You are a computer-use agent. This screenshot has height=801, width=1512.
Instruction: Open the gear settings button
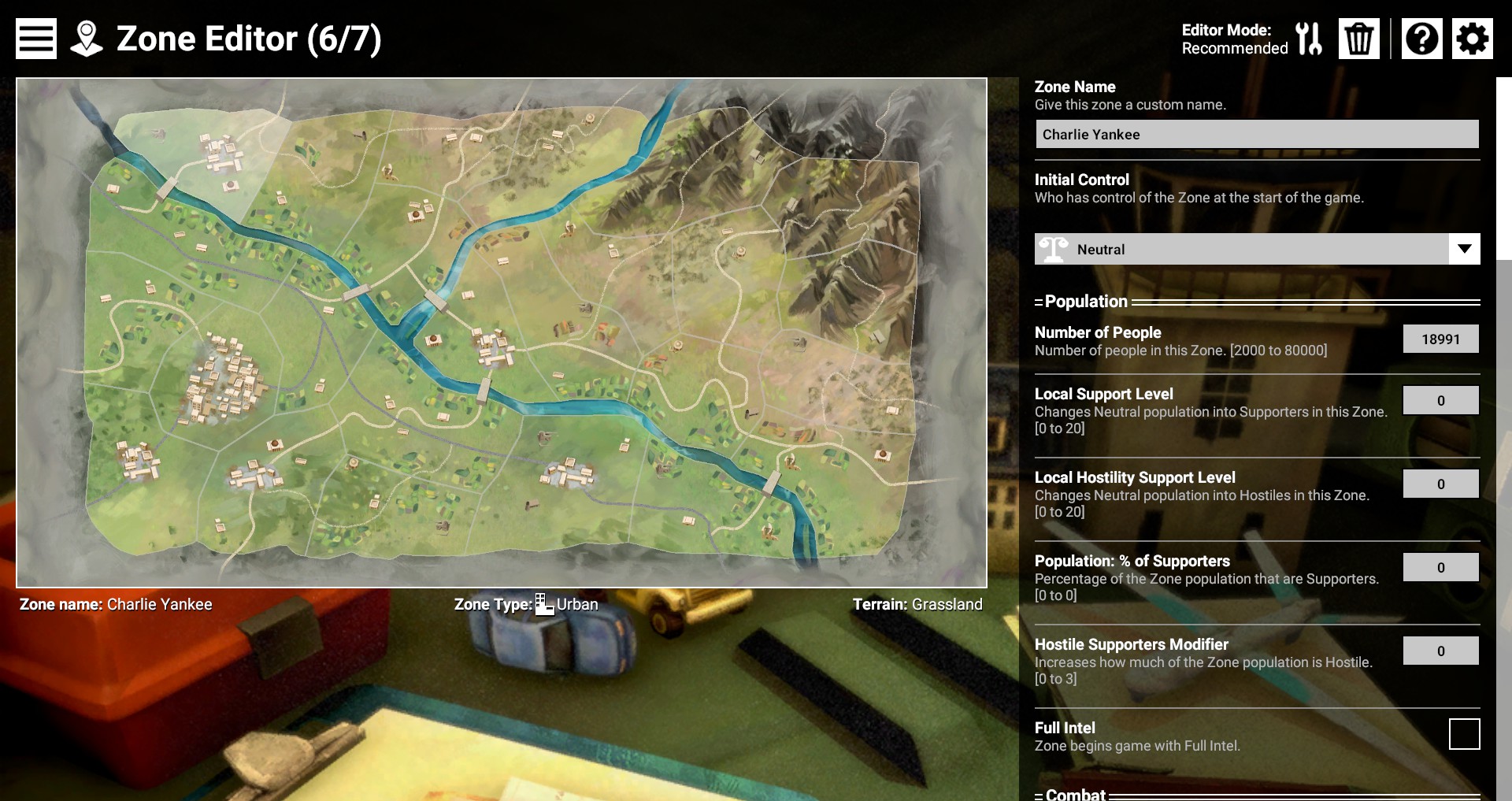click(1472, 39)
